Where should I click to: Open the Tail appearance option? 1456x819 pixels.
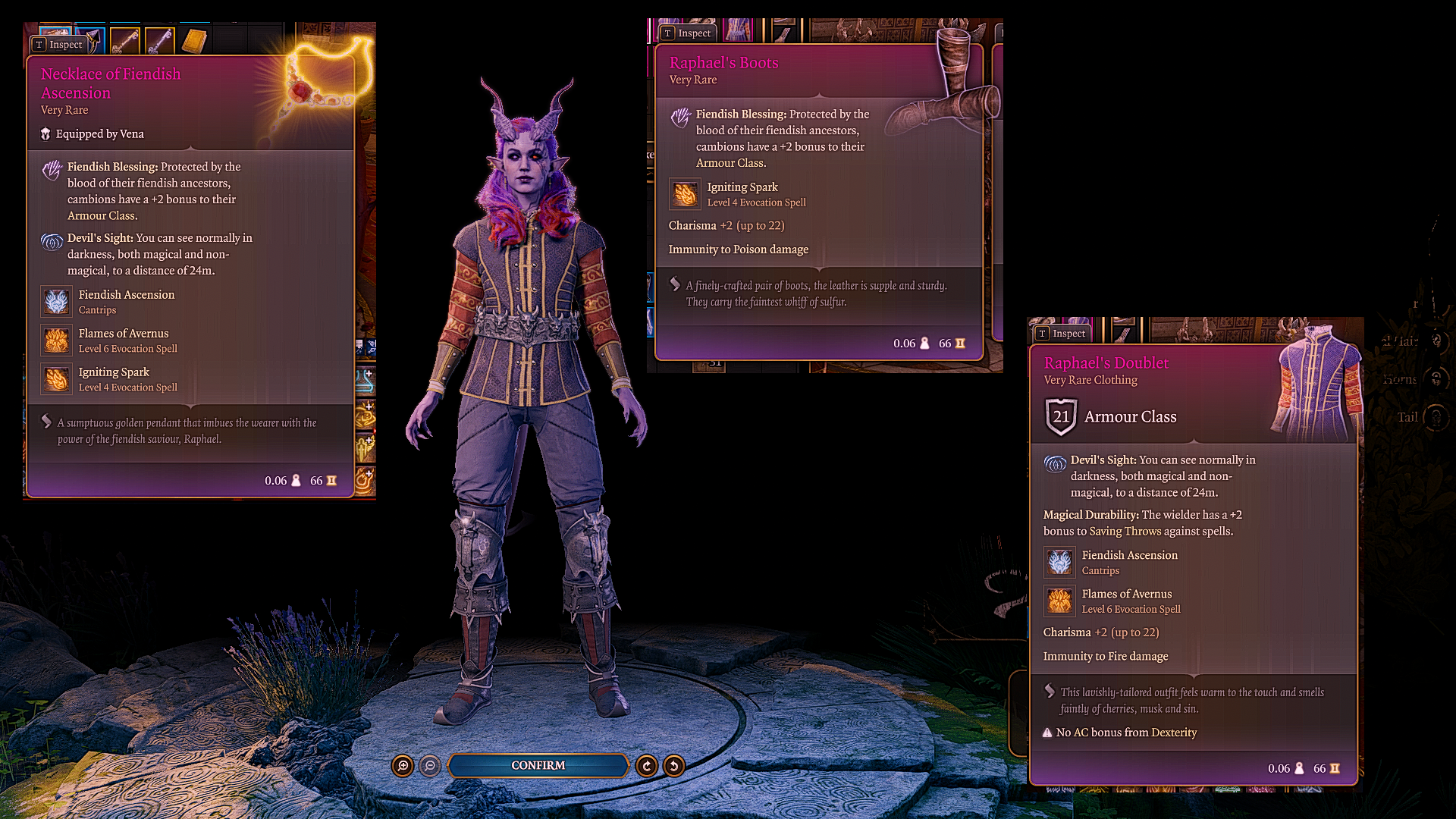click(x=1436, y=417)
